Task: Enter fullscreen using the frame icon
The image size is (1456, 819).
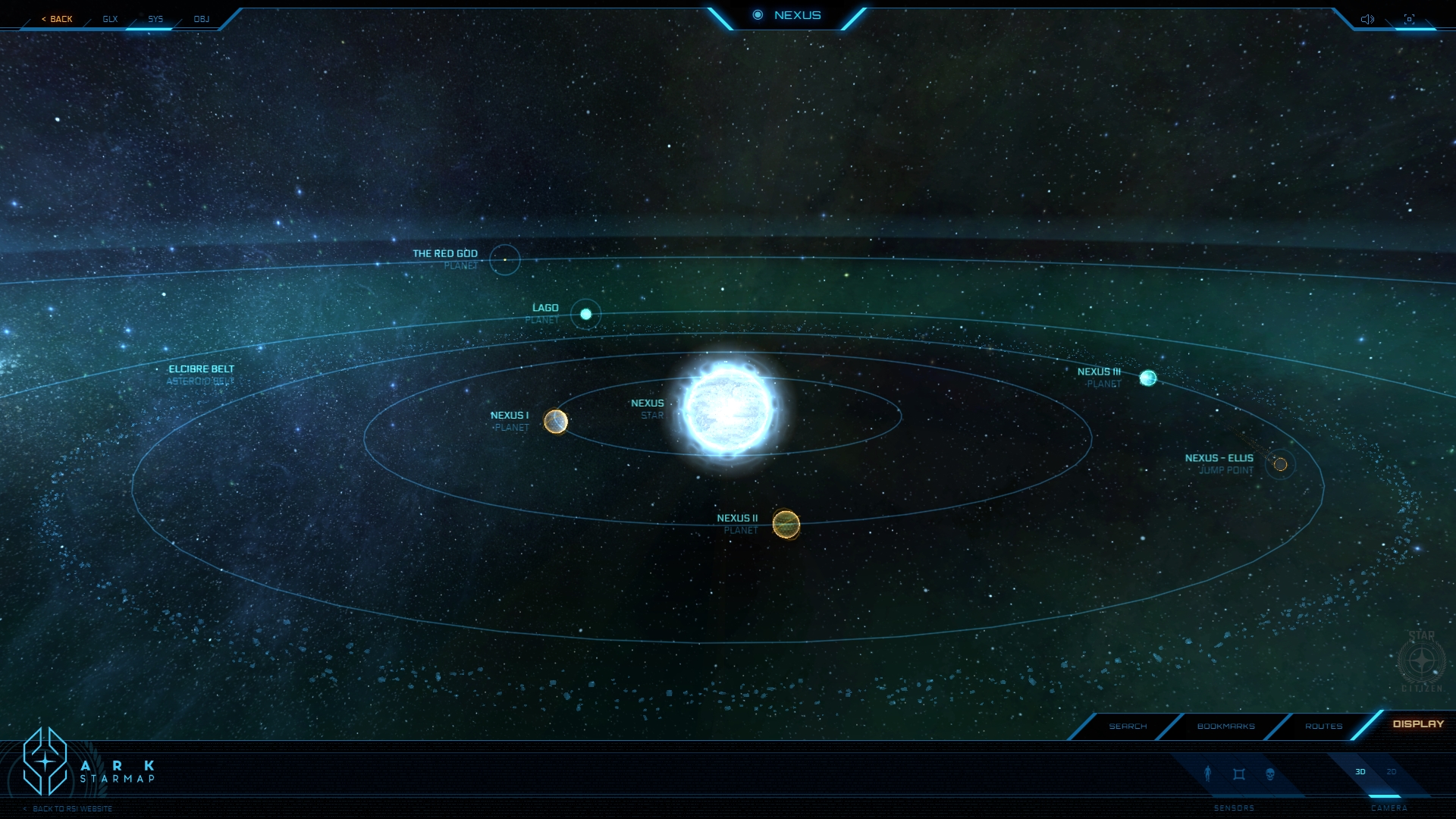Action: 1409,19
